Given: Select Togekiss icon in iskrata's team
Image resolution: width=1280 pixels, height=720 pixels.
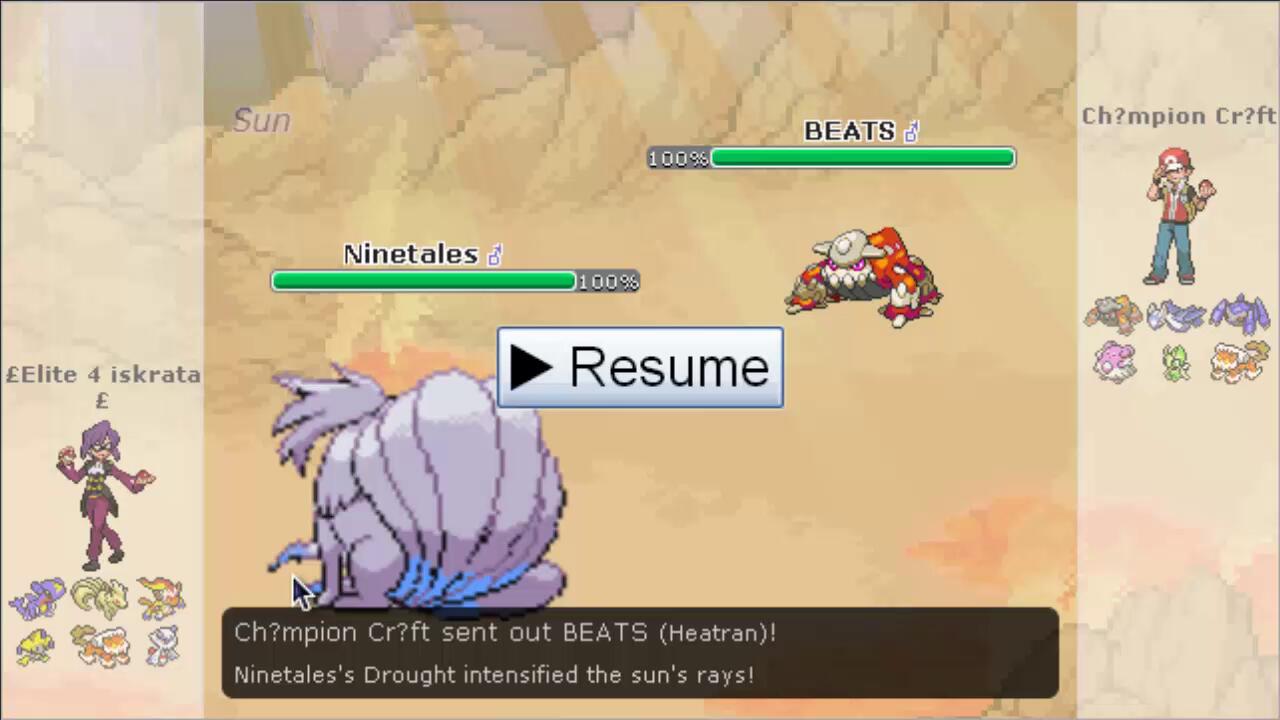Looking at the screenshot, I should click(161, 646).
